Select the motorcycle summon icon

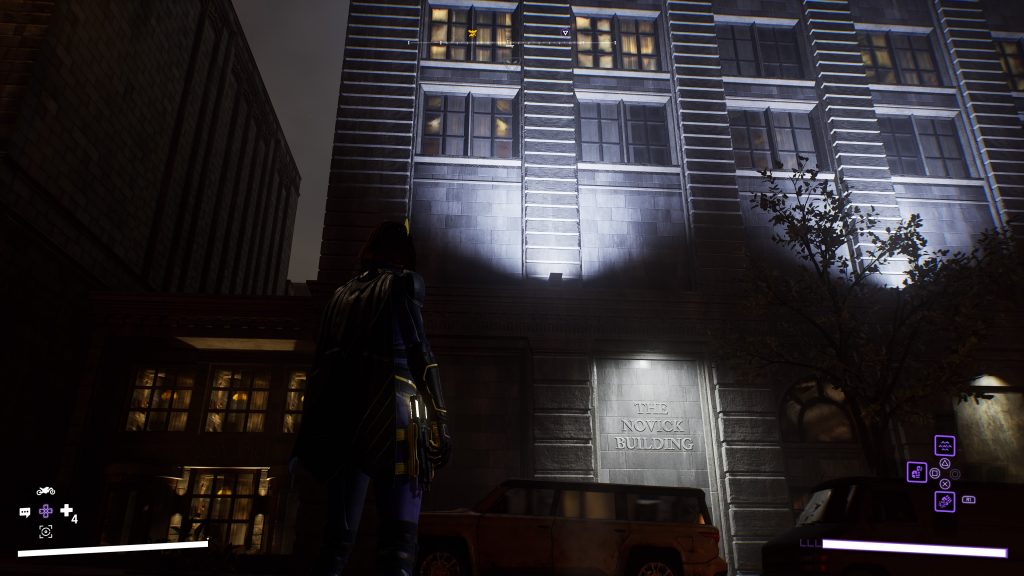tap(45, 491)
